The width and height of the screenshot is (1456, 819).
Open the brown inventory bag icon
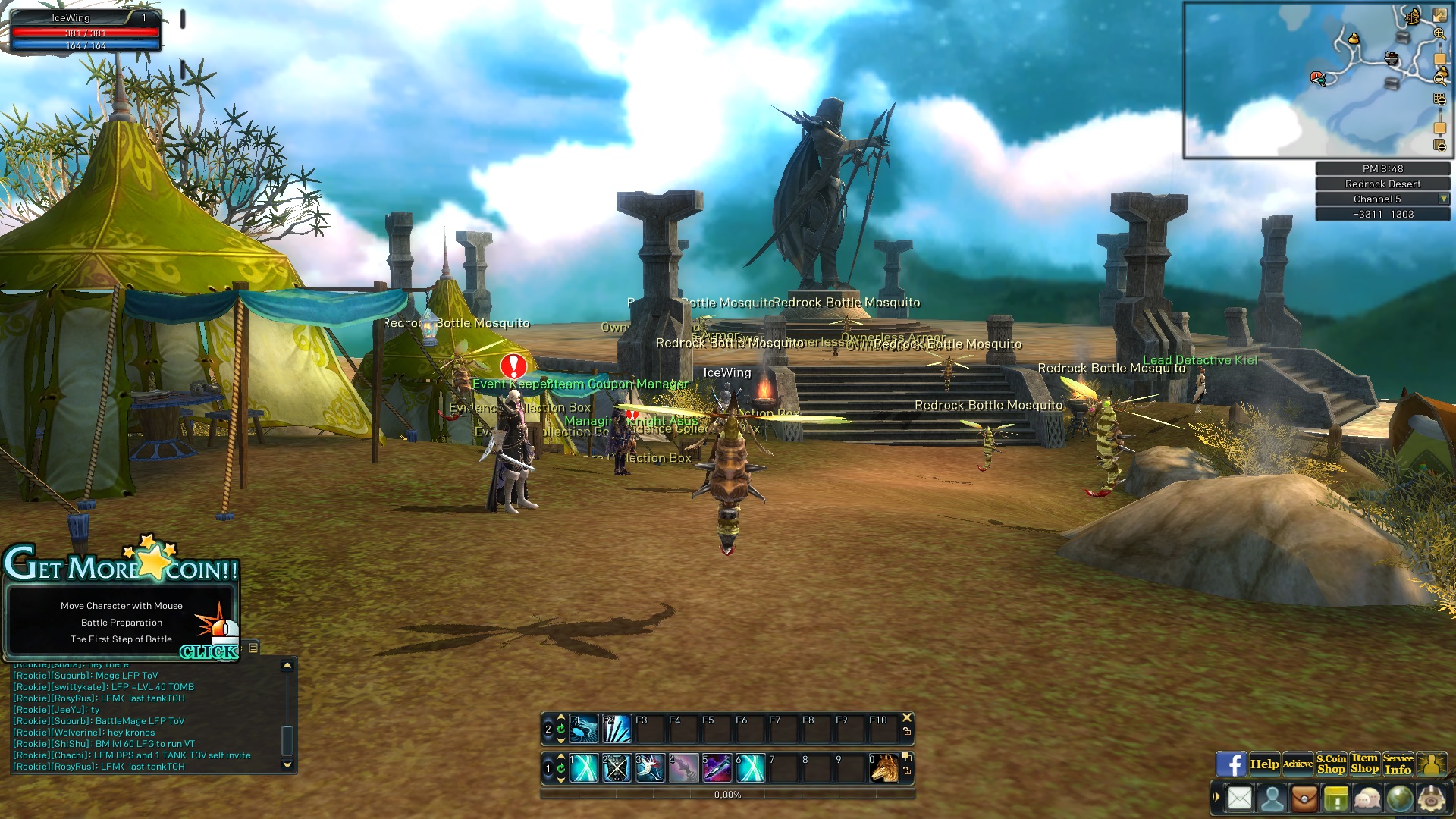(x=1304, y=799)
